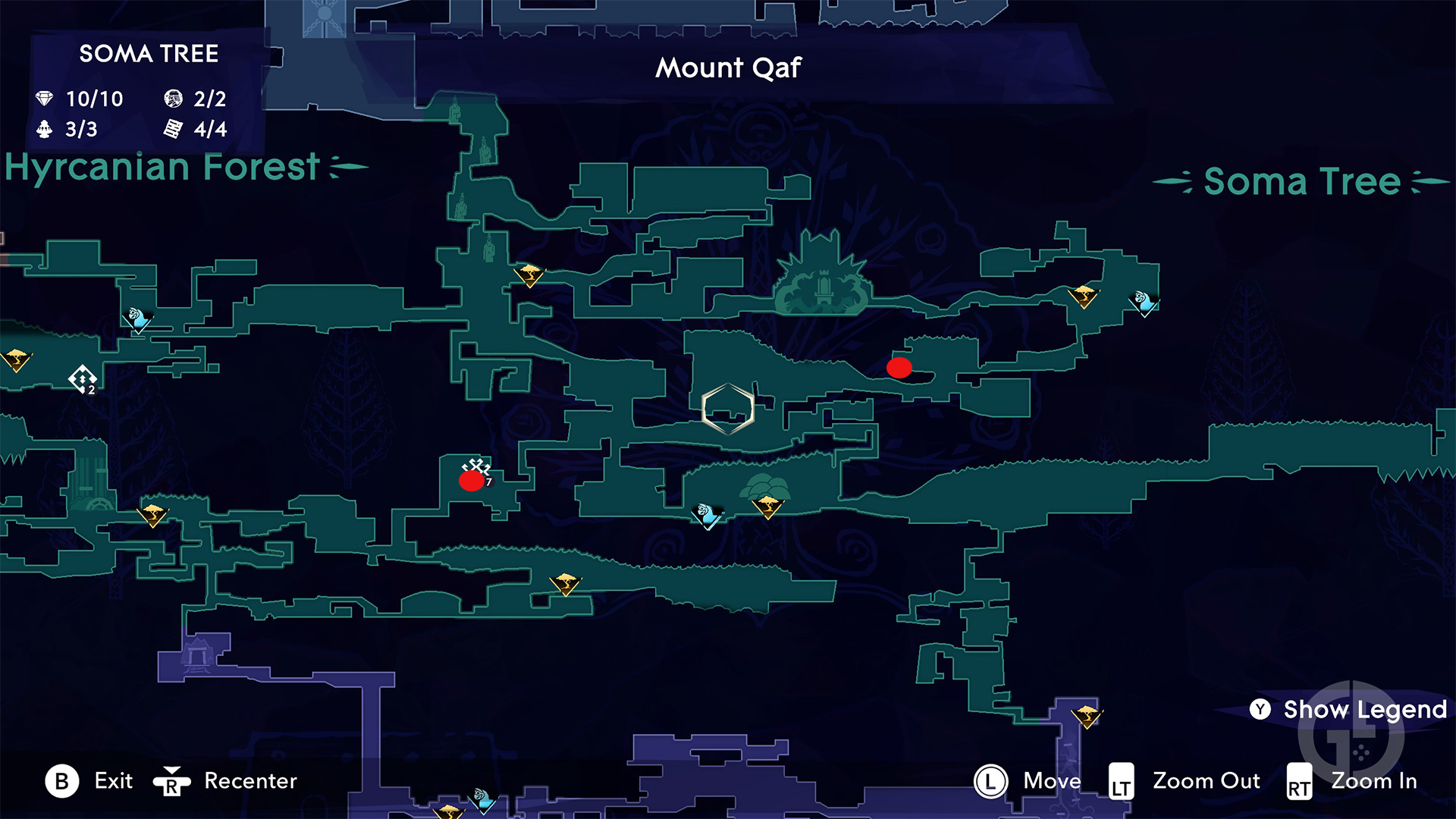1456x819 pixels.
Task: Exit the map screen
Action: pyautogui.click(x=112, y=781)
